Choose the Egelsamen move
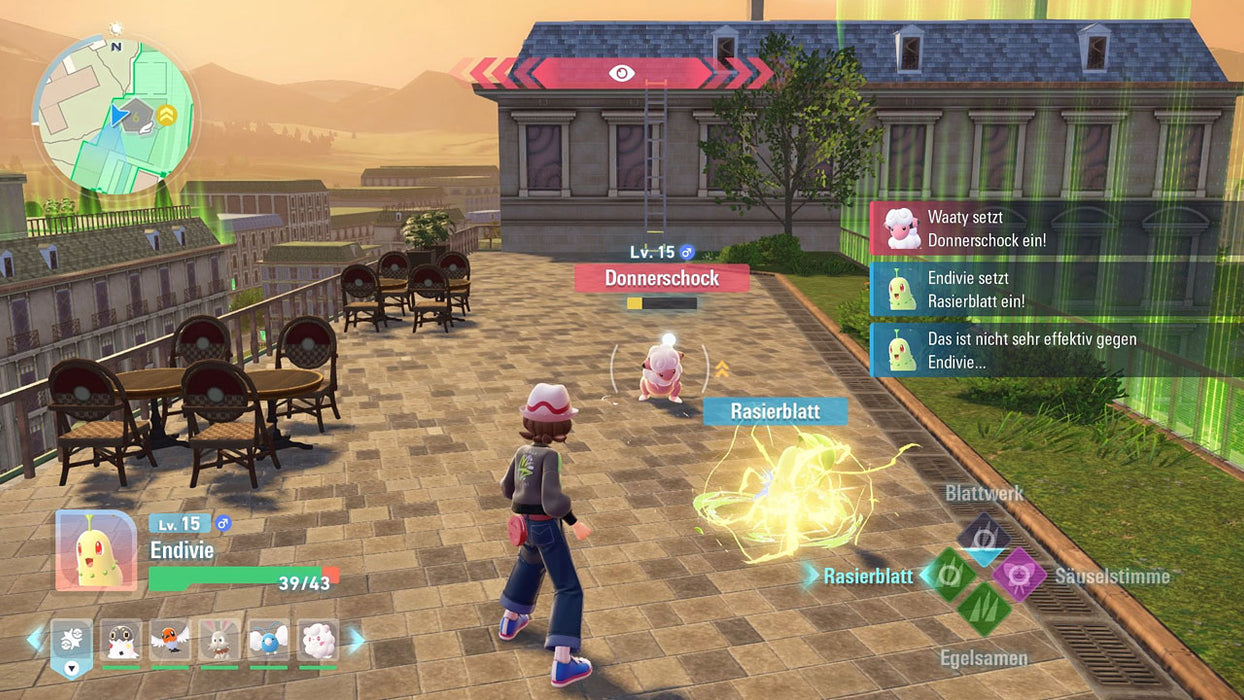Viewport: 1244px width, 700px height. point(983,608)
